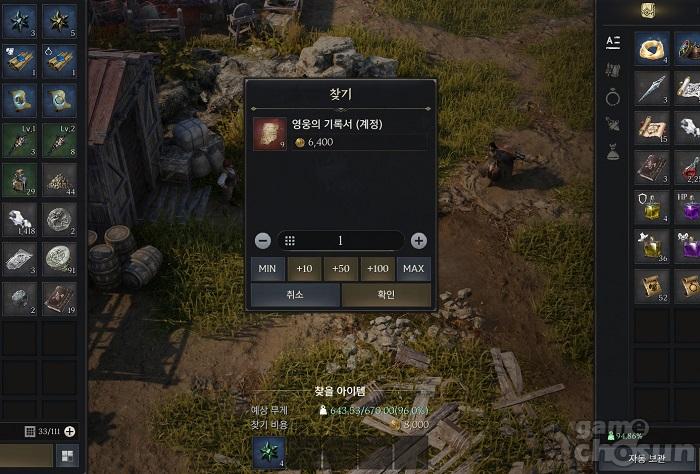The height and width of the screenshot is (474, 700).
Task: Set quantity to MAX
Action: 413,269
